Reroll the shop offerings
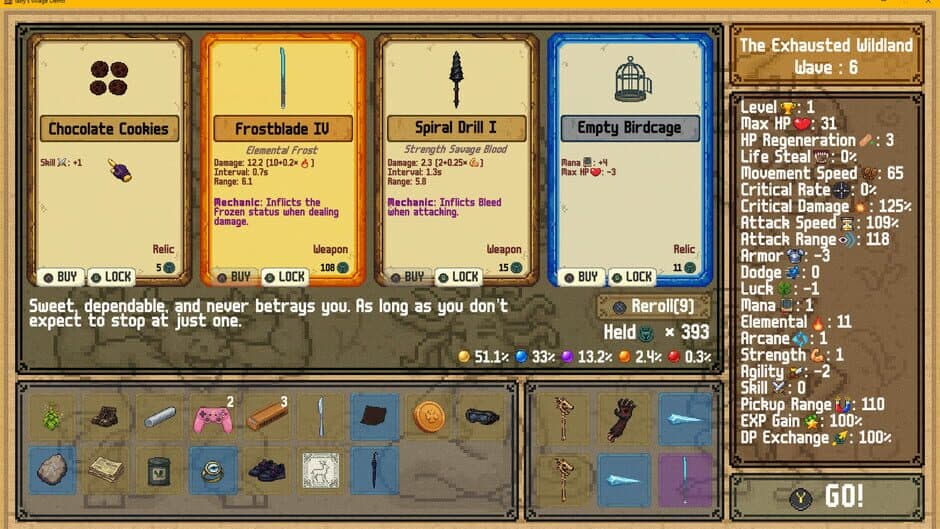Viewport: 940px width, 529px height. (x=655, y=306)
